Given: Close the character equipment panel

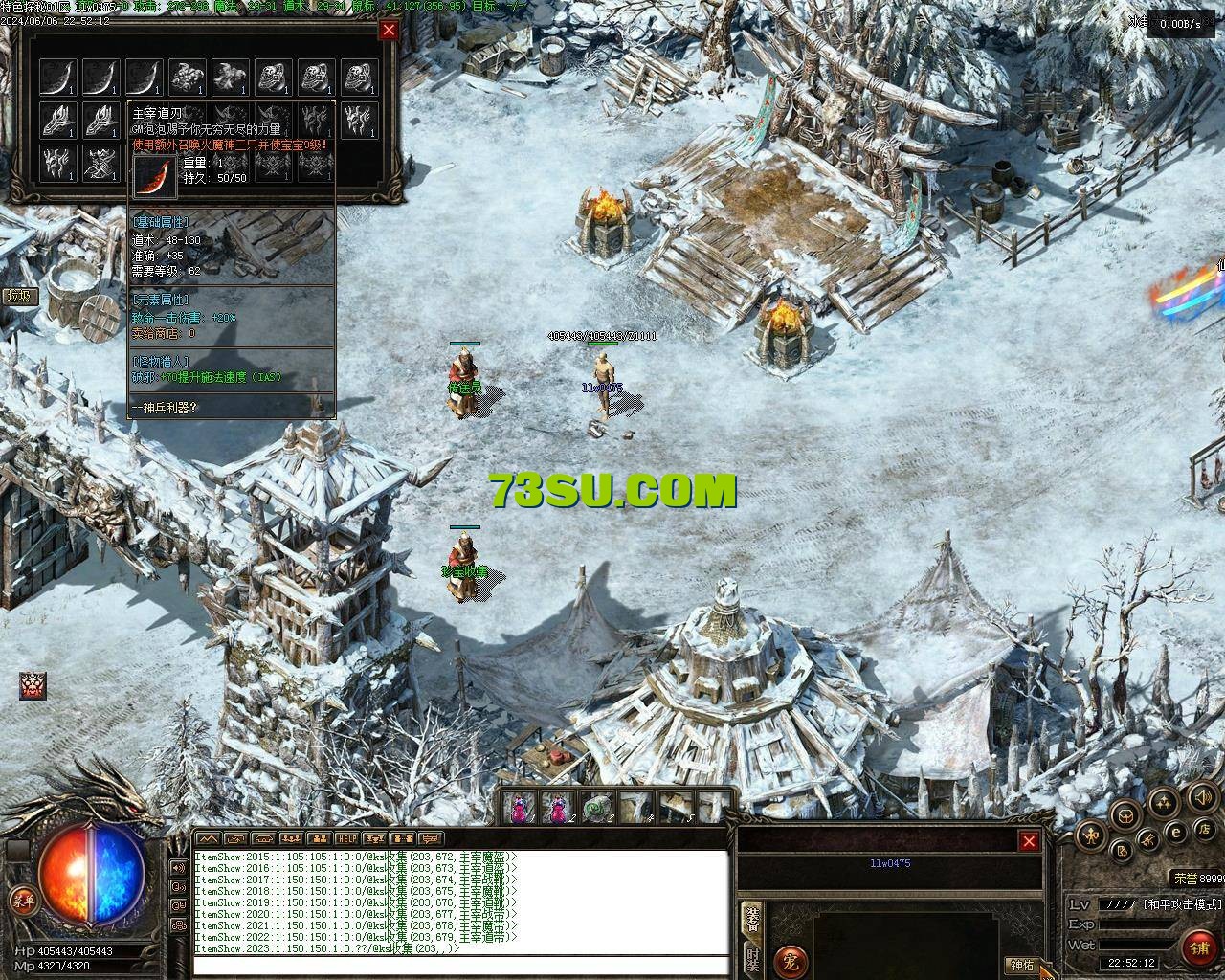Looking at the screenshot, I should 1029,841.
